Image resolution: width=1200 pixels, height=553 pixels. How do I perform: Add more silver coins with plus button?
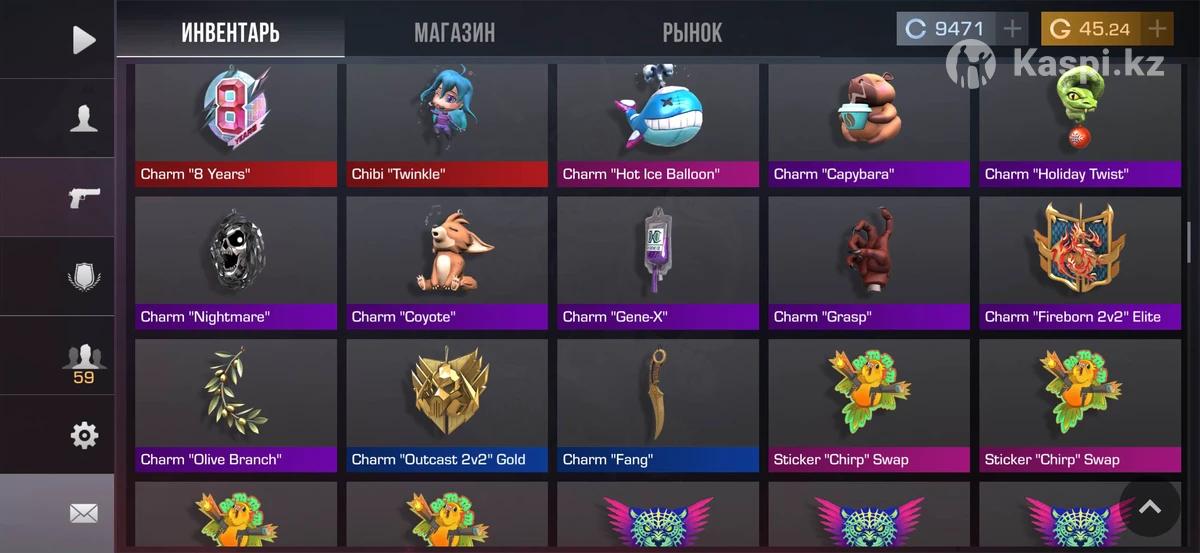click(1012, 29)
